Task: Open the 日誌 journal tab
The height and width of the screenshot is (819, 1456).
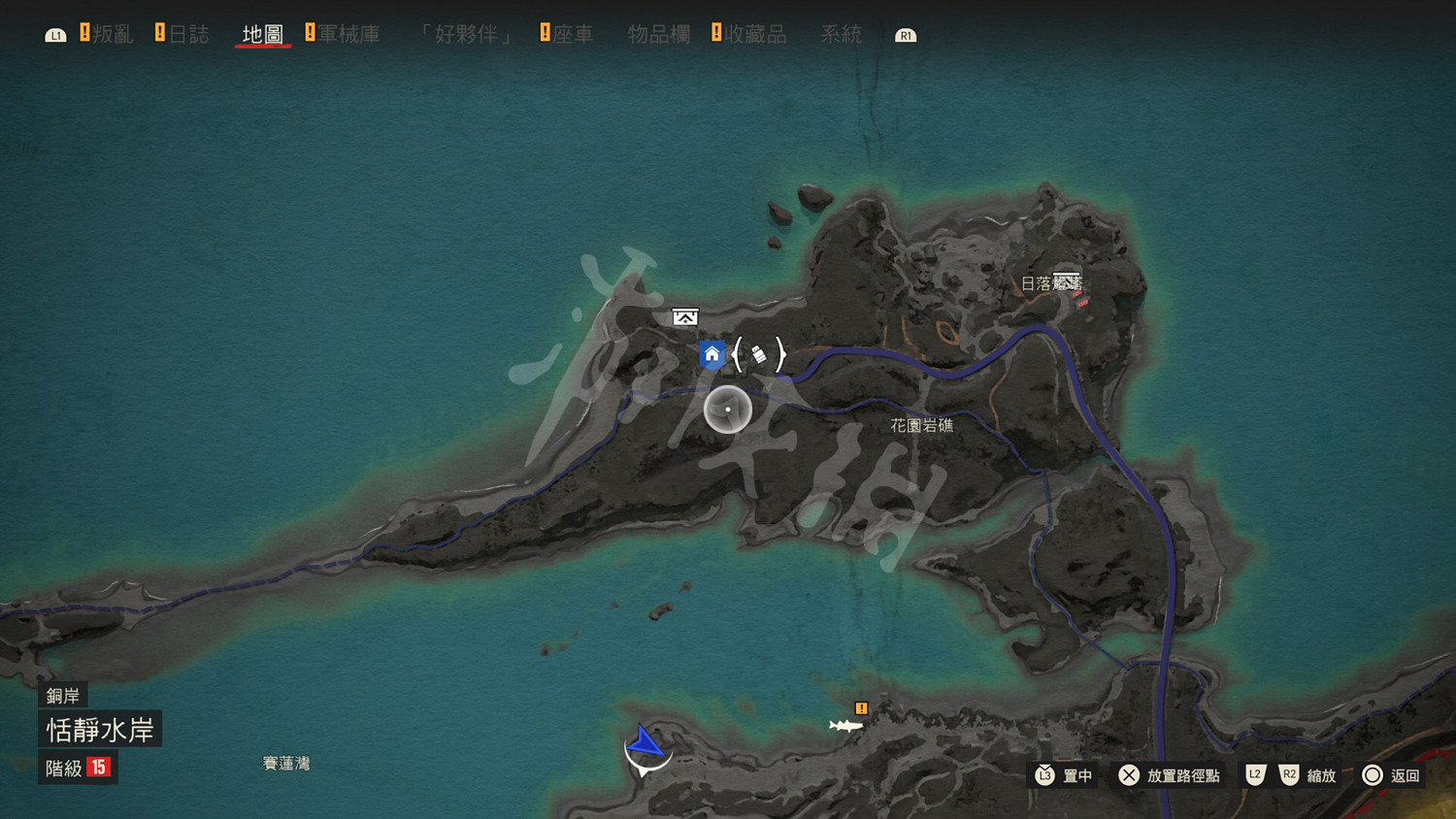Action: [x=190, y=32]
